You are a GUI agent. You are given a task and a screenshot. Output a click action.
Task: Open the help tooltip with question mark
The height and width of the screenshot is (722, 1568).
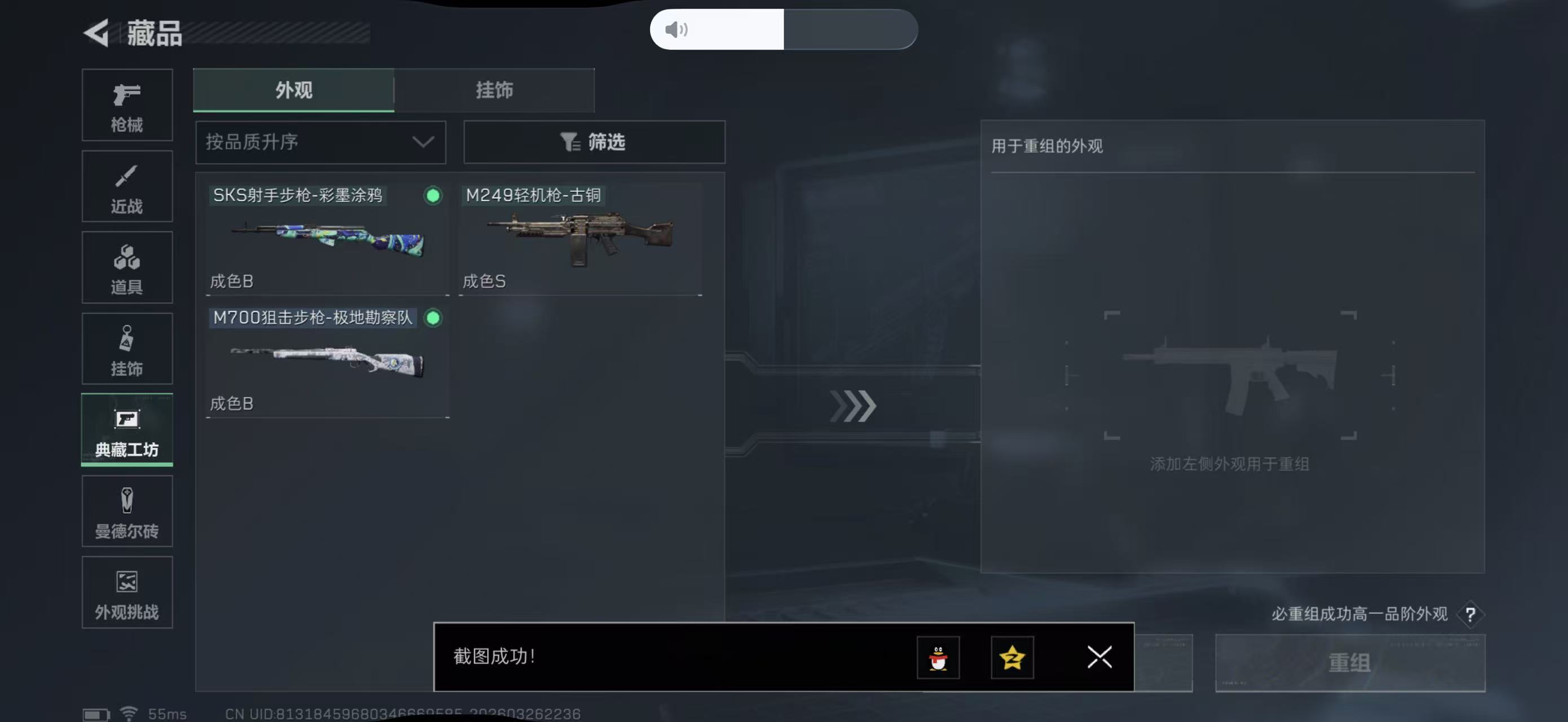(1473, 614)
